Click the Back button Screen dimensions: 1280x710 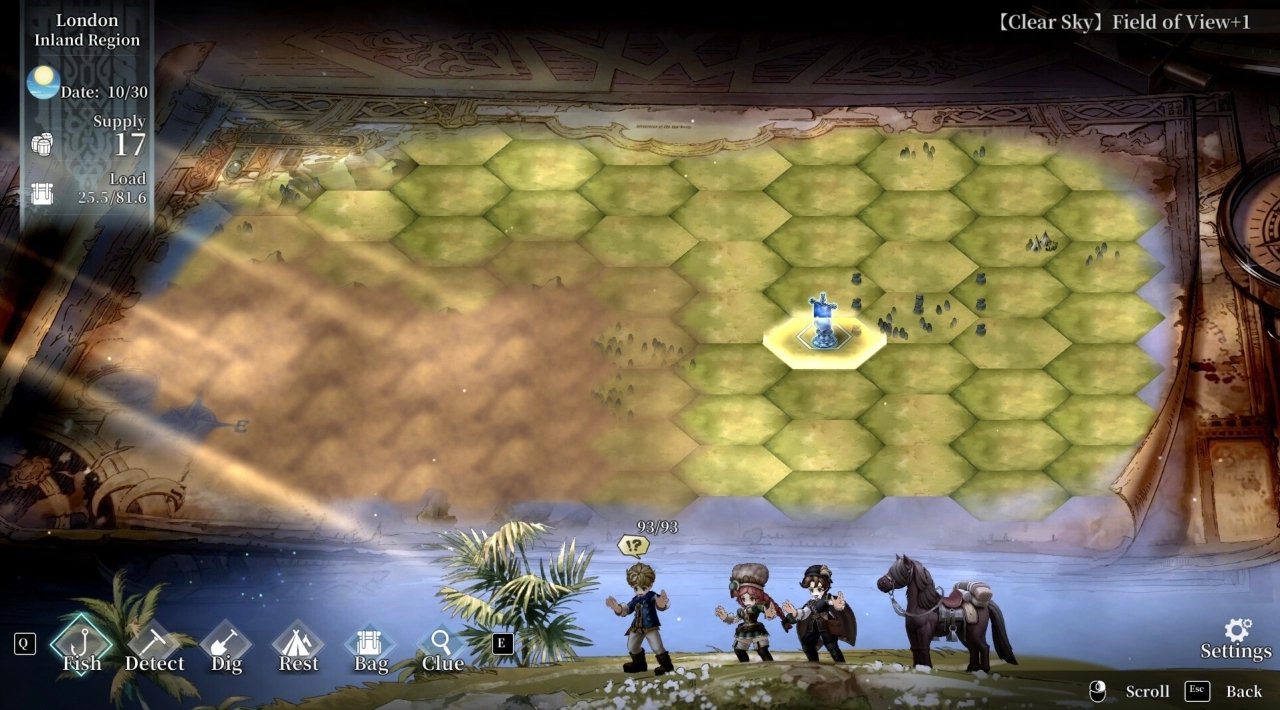(1243, 691)
